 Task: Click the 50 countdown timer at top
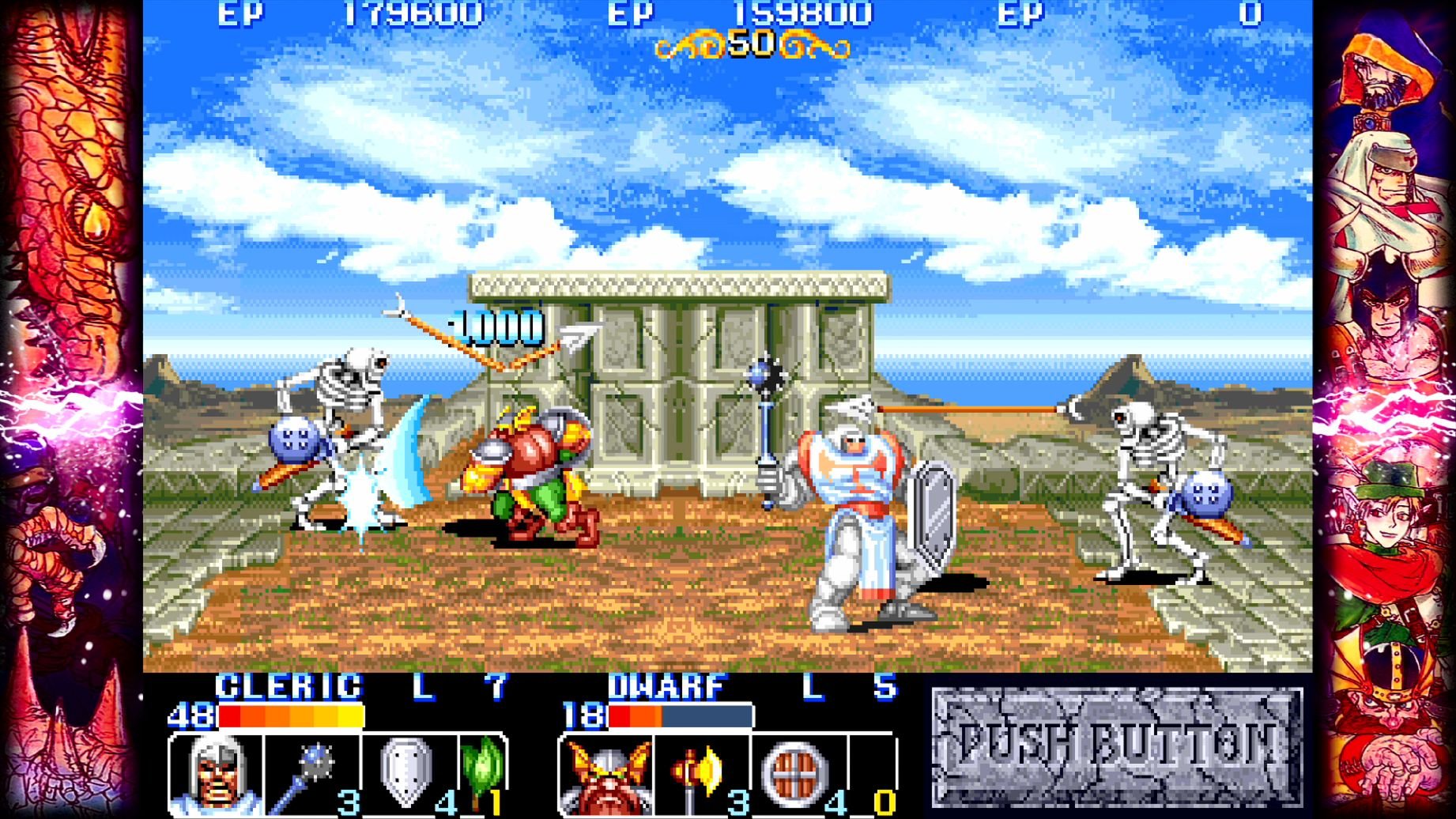click(x=751, y=43)
